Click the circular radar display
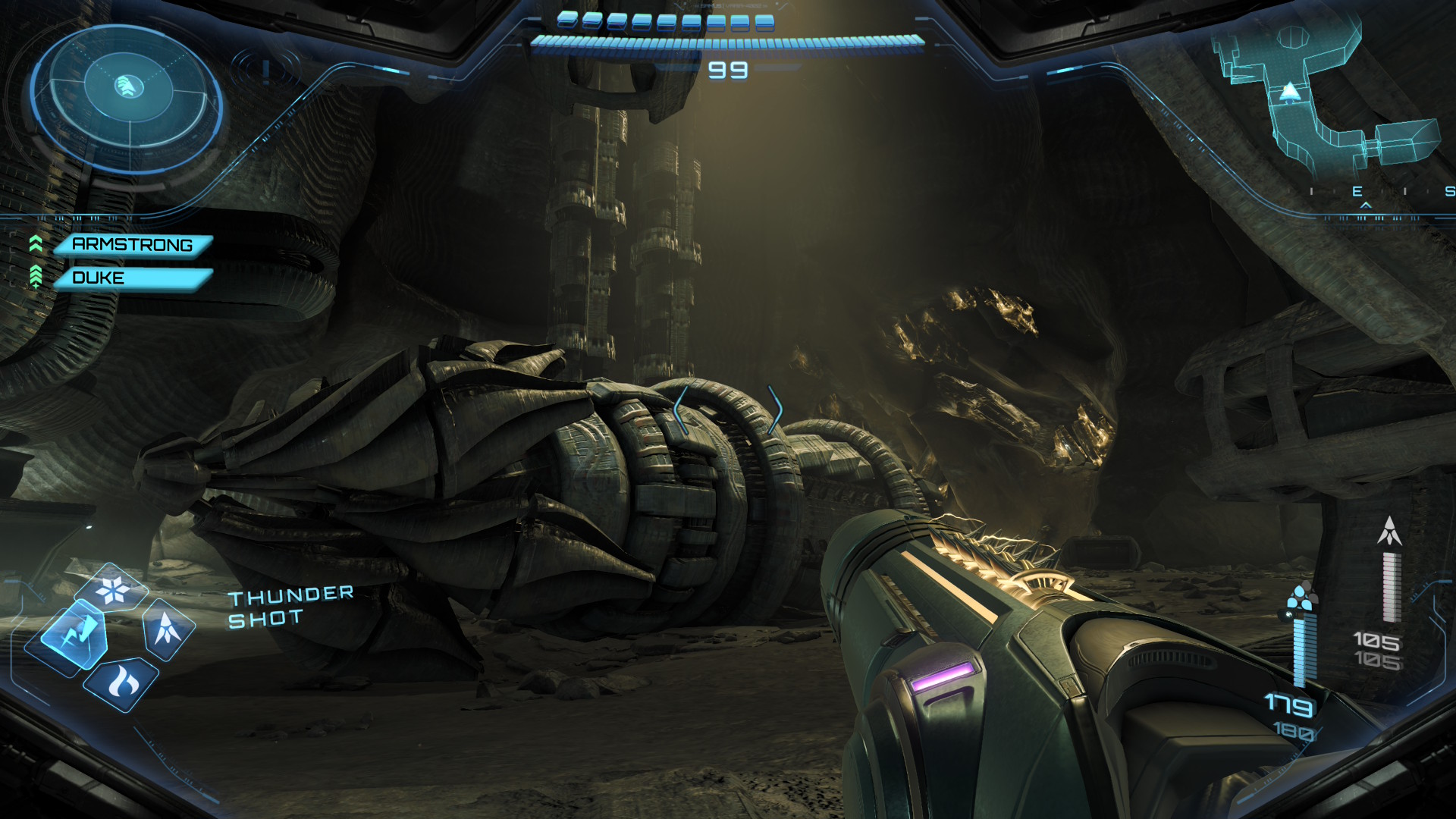1456x819 pixels. 127,97
